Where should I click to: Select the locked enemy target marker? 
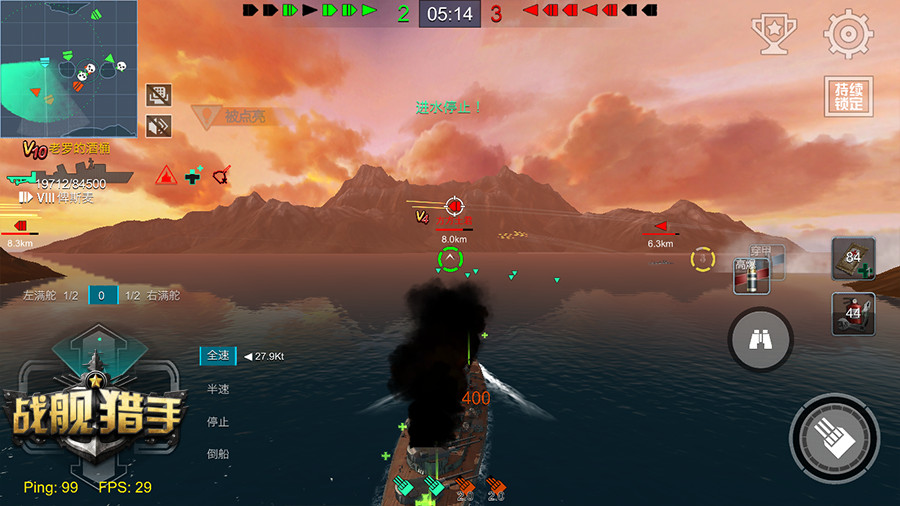tap(454, 207)
